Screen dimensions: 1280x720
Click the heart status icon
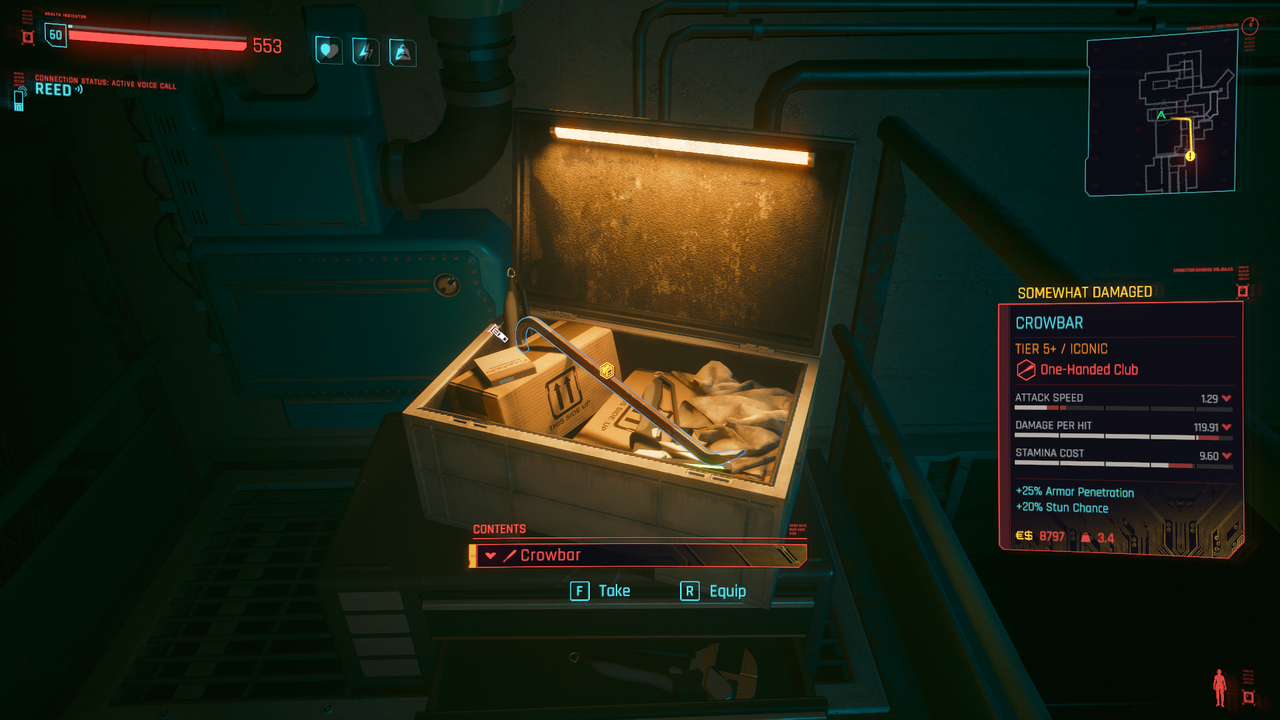click(x=328, y=50)
